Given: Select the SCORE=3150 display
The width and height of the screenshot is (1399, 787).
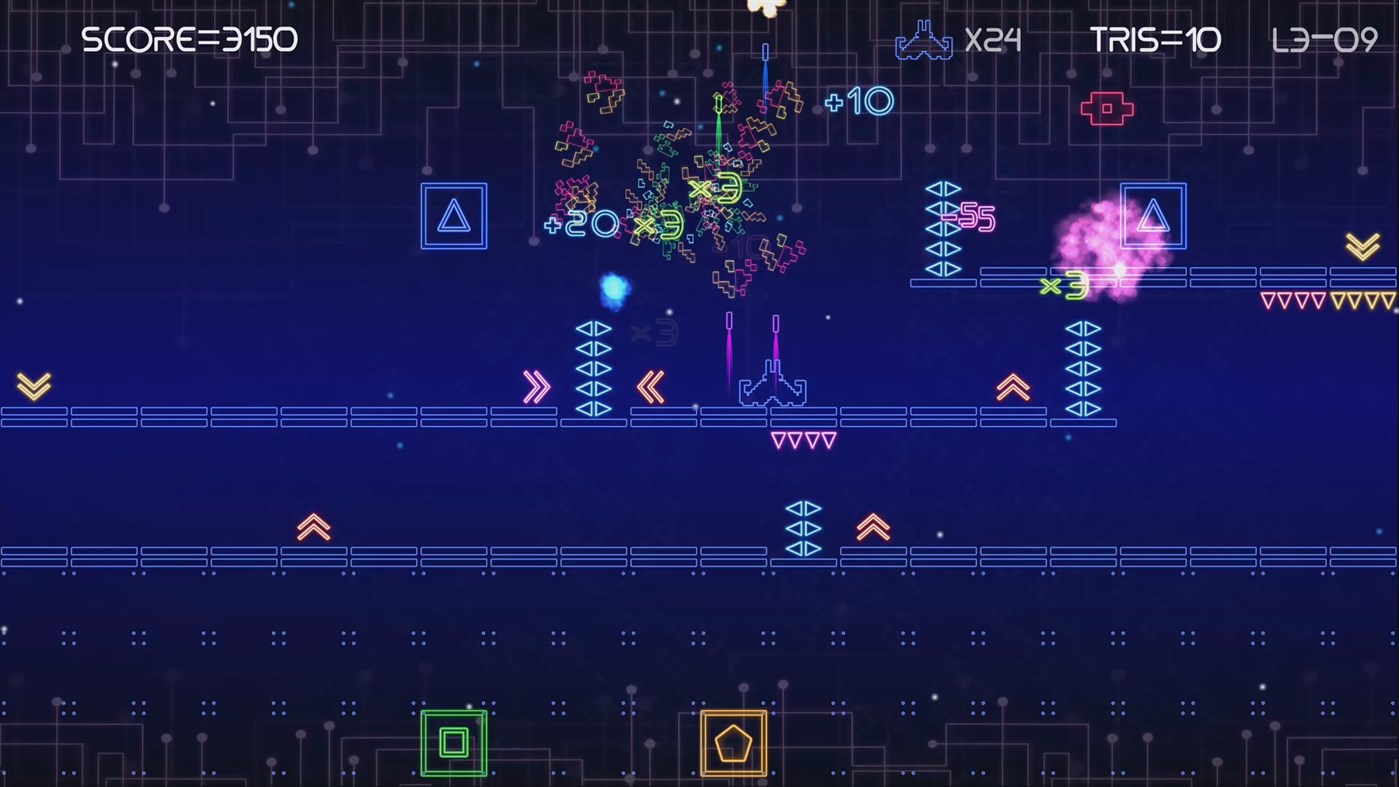Looking at the screenshot, I should pyautogui.click(x=189, y=40).
